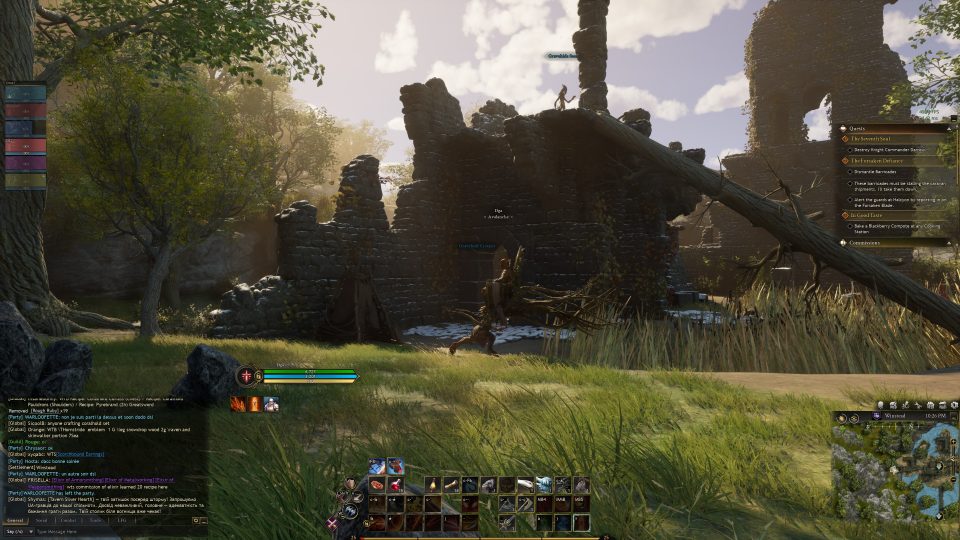The height and width of the screenshot is (540, 960).
Task: Switch to the Social chat tab
Action: [41, 521]
